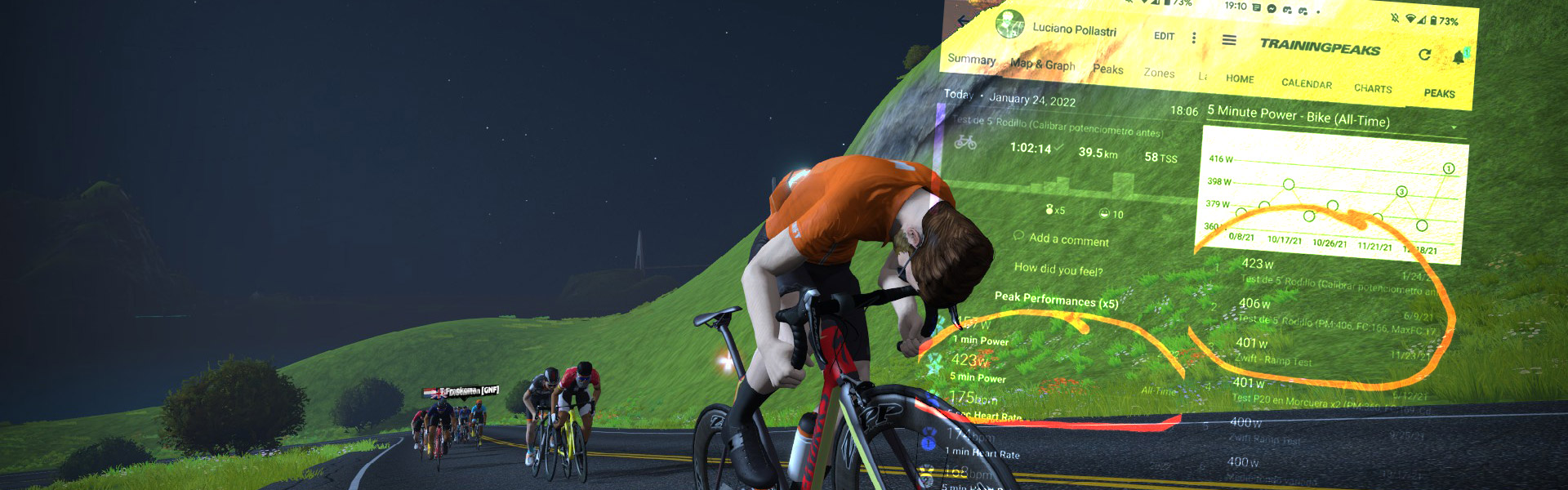Open the TrainingPeaks Calendar tab
Screen dimensions: 1568x490
click(x=1306, y=83)
